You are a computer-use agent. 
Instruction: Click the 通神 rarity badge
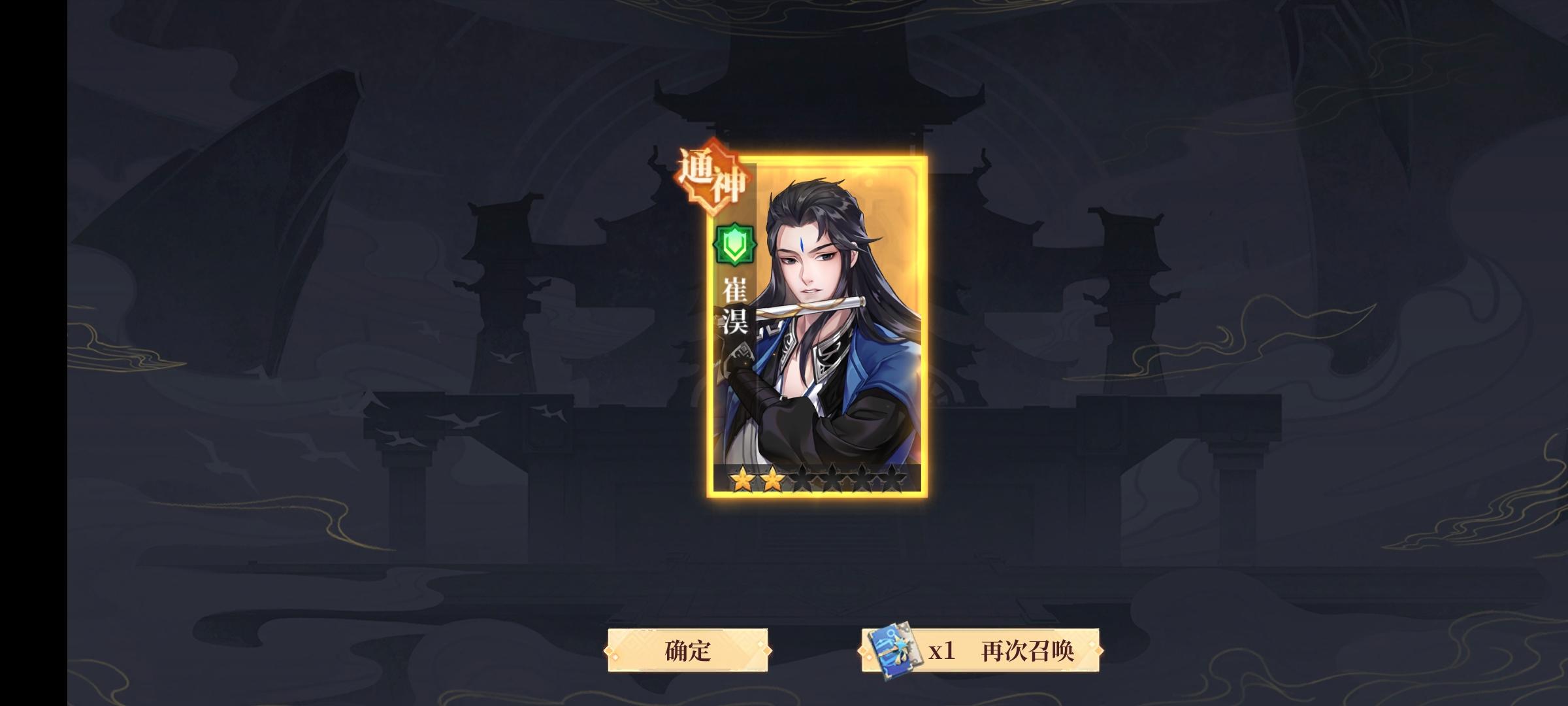[711, 178]
